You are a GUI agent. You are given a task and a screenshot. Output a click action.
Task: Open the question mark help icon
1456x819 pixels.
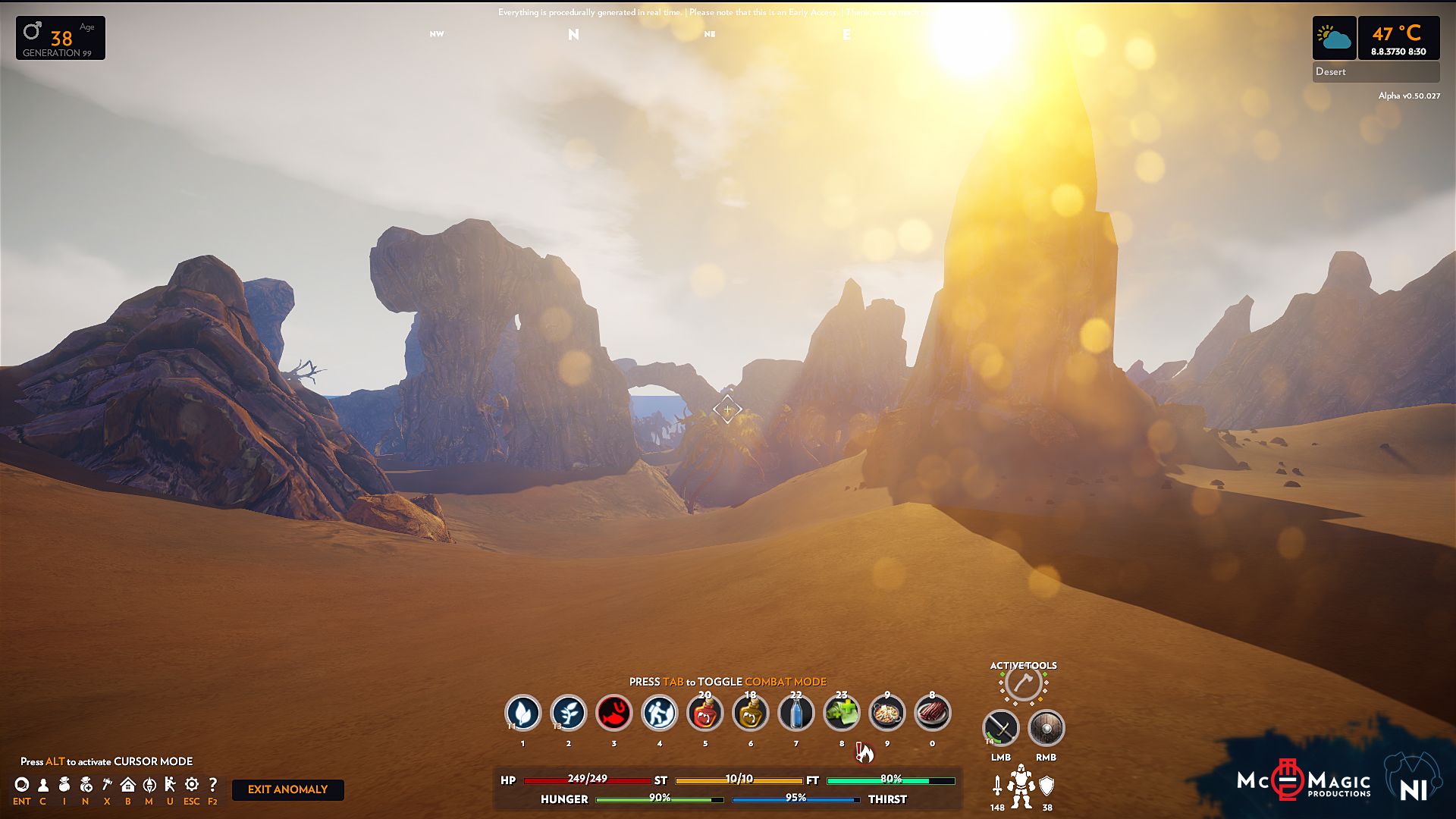pos(213,785)
